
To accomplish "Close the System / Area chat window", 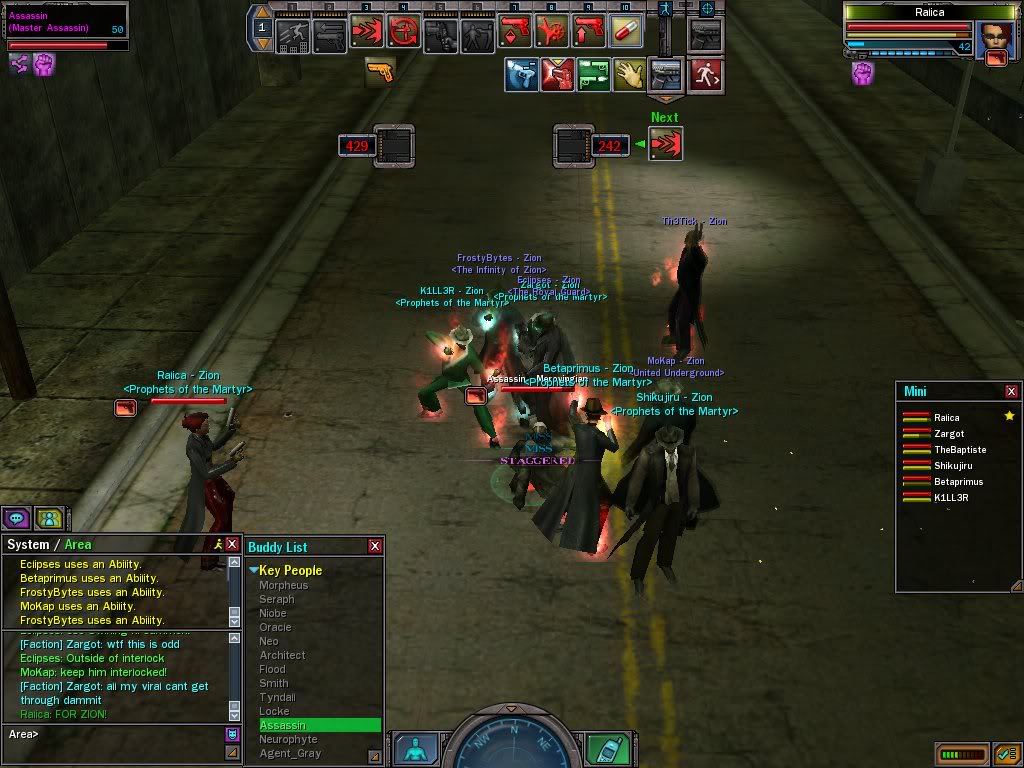I will 232,544.
